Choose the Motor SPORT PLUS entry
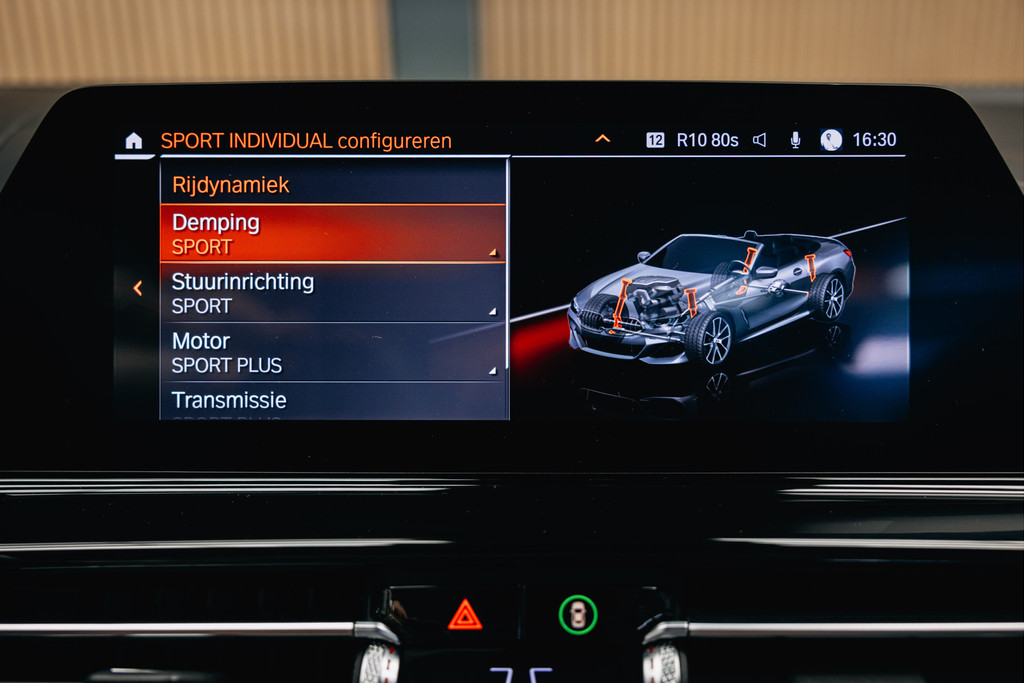The height and width of the screenshot is (683, 1024). (x=333, y=352)
